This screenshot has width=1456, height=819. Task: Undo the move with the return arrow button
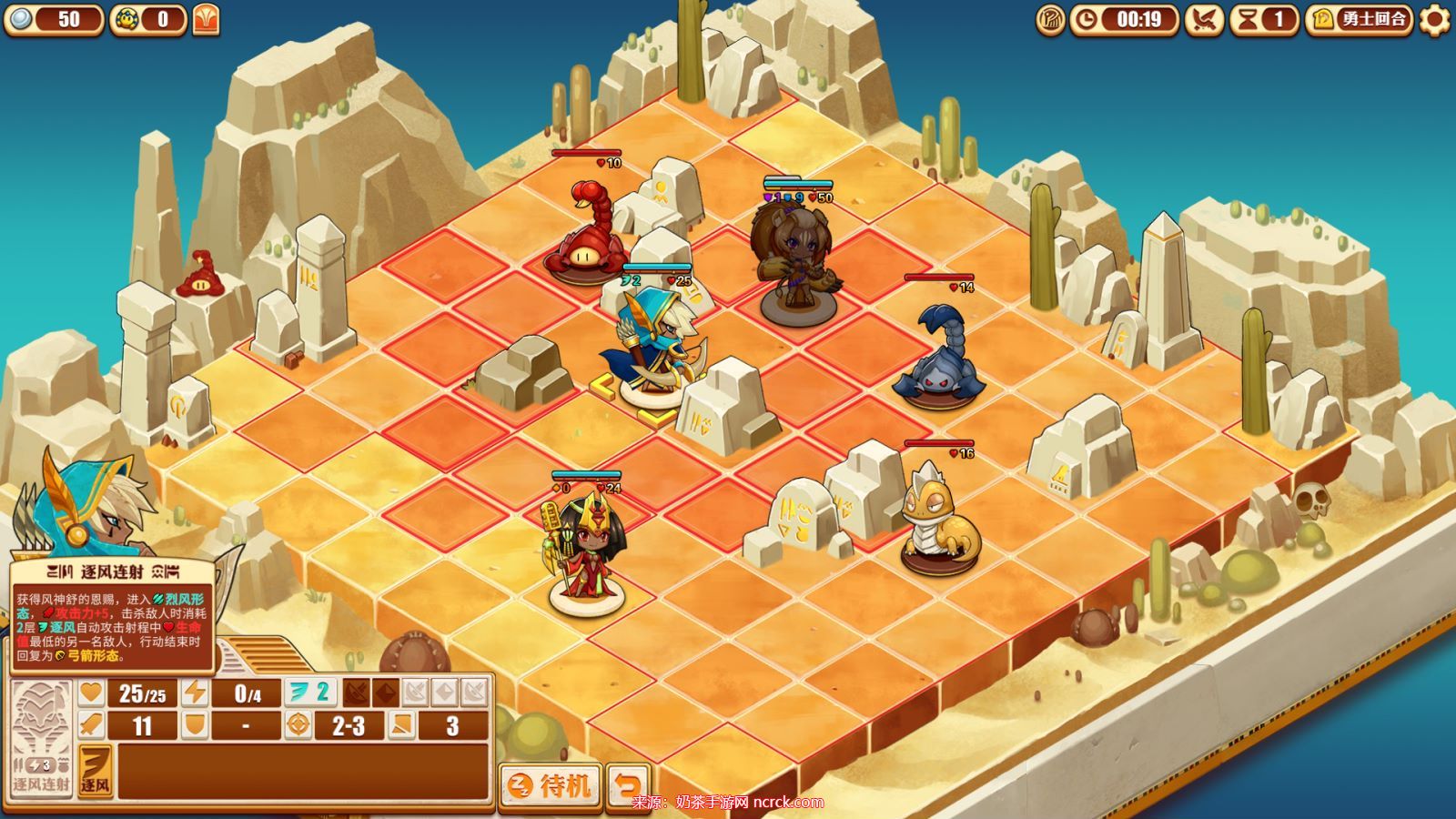pos(628,785)
